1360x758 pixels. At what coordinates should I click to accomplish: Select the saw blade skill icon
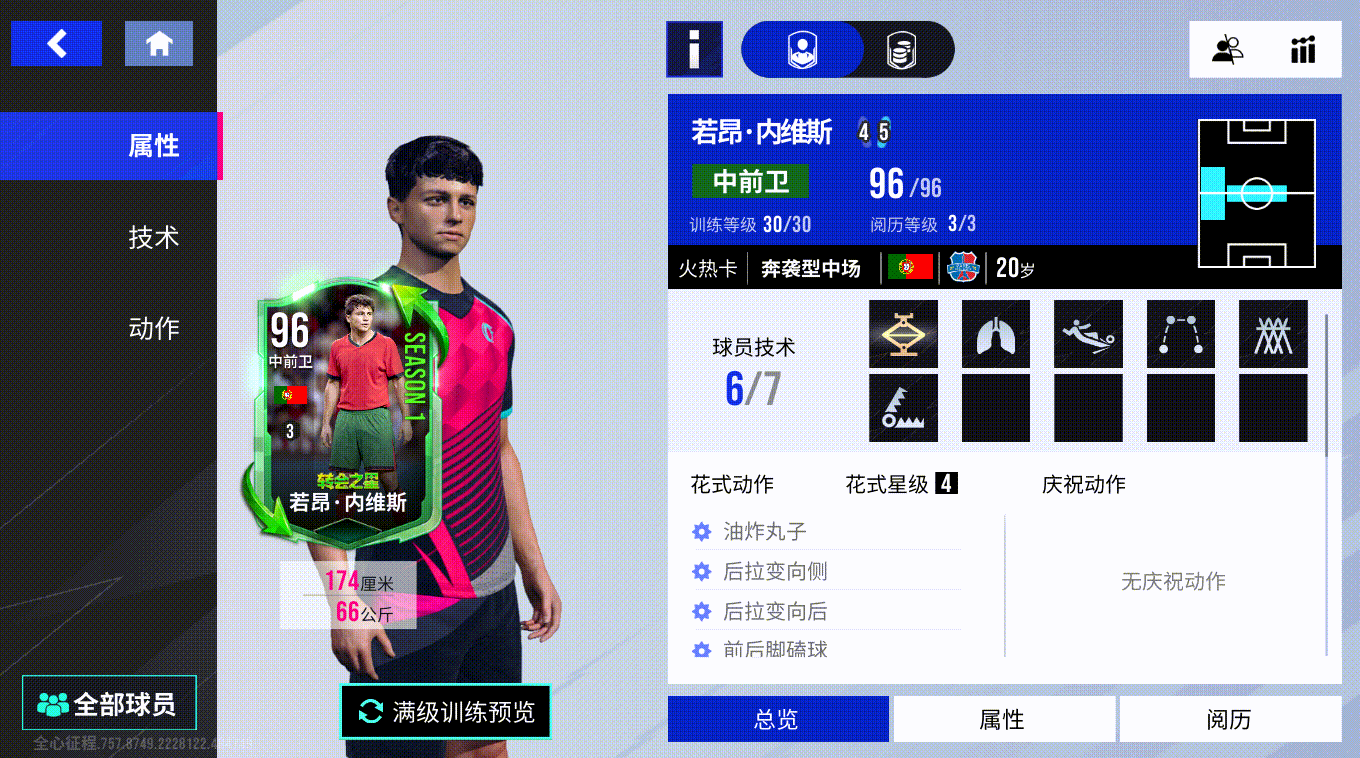903,408
